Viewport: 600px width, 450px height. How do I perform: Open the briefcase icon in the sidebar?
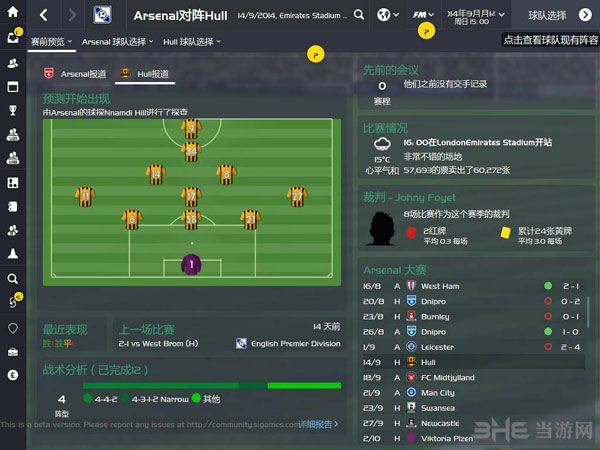(x=13, y=351)
